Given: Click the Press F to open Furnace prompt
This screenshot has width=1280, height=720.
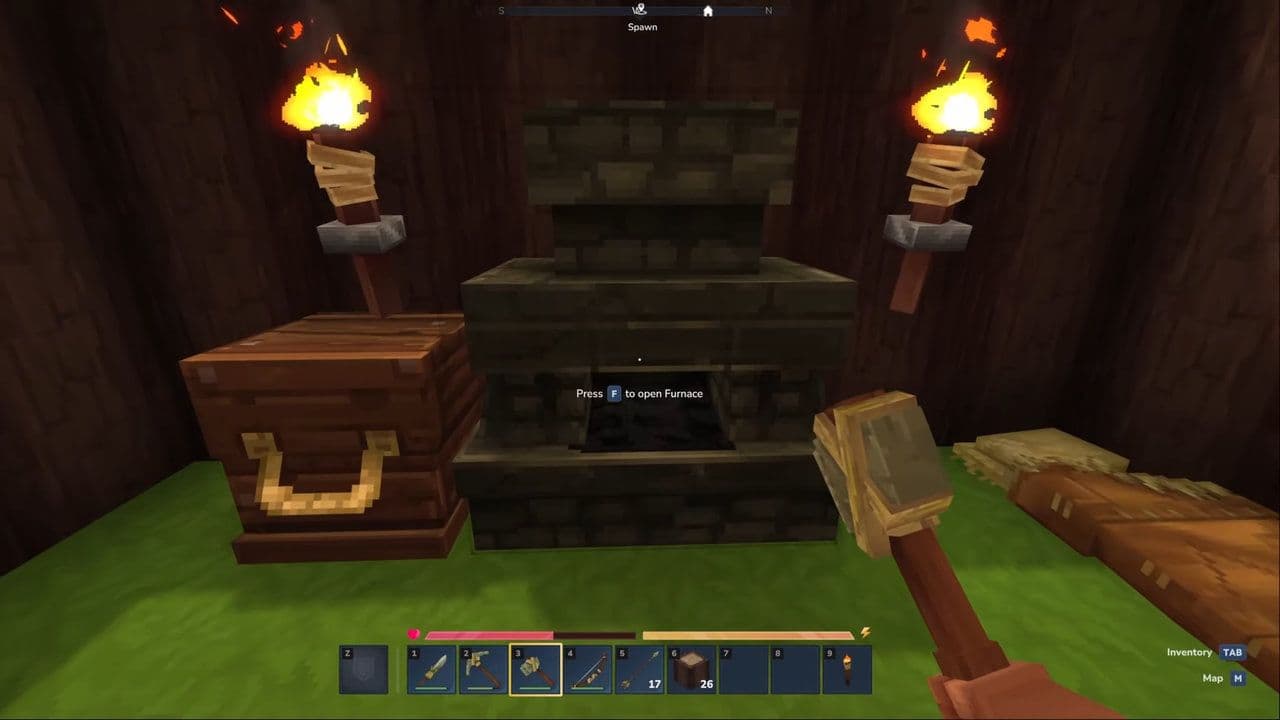Looking at the screenshot, I should coord(638,393).
